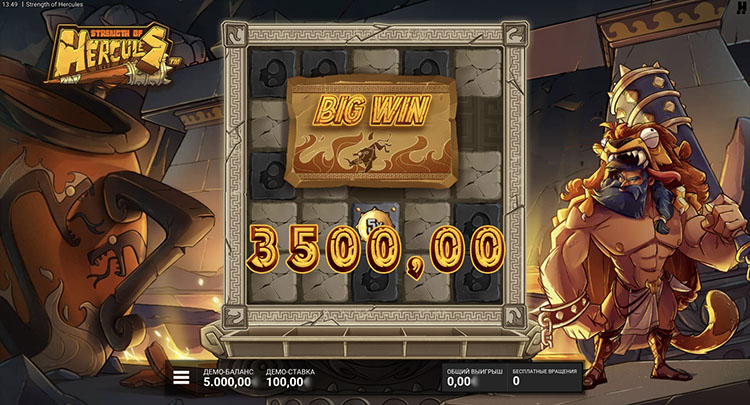
Task: Click the demo bet amount (Демо-ставка)
Action: point(287,381)
